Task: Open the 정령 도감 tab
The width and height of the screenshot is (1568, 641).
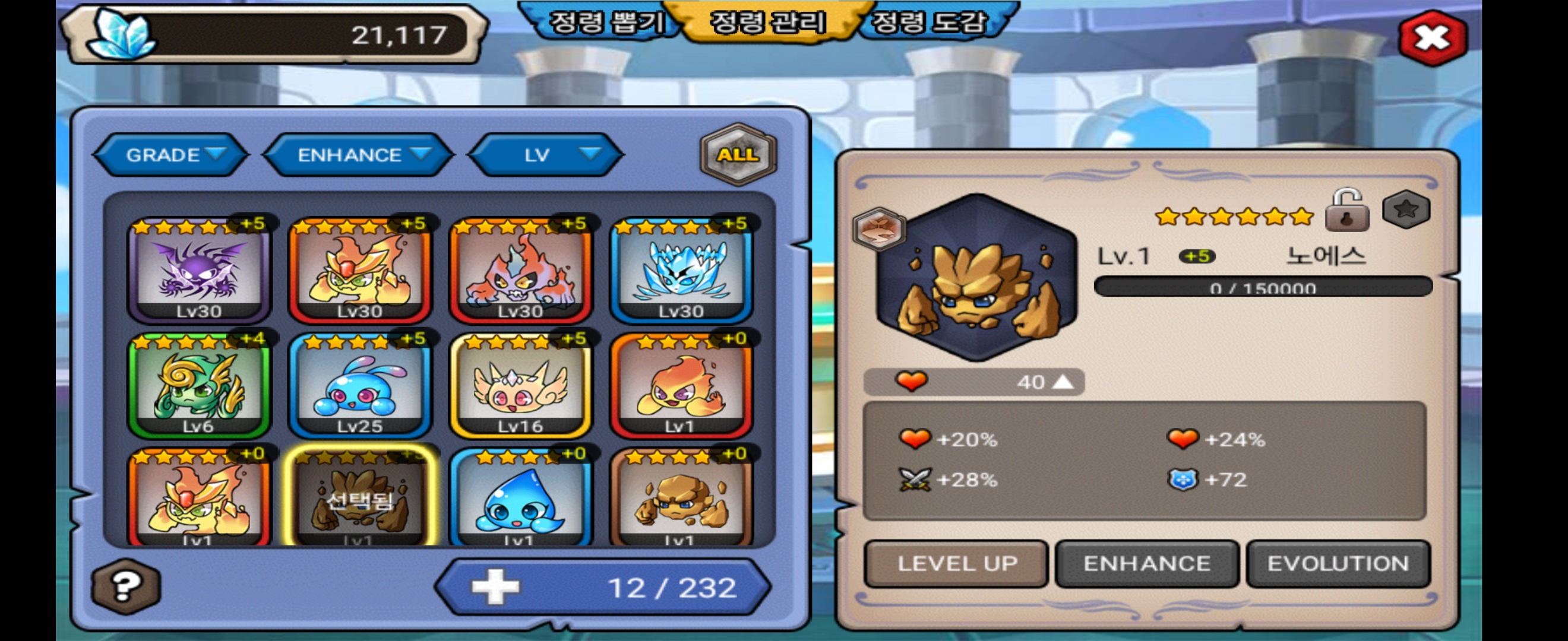Action: [x=929, y=23]
